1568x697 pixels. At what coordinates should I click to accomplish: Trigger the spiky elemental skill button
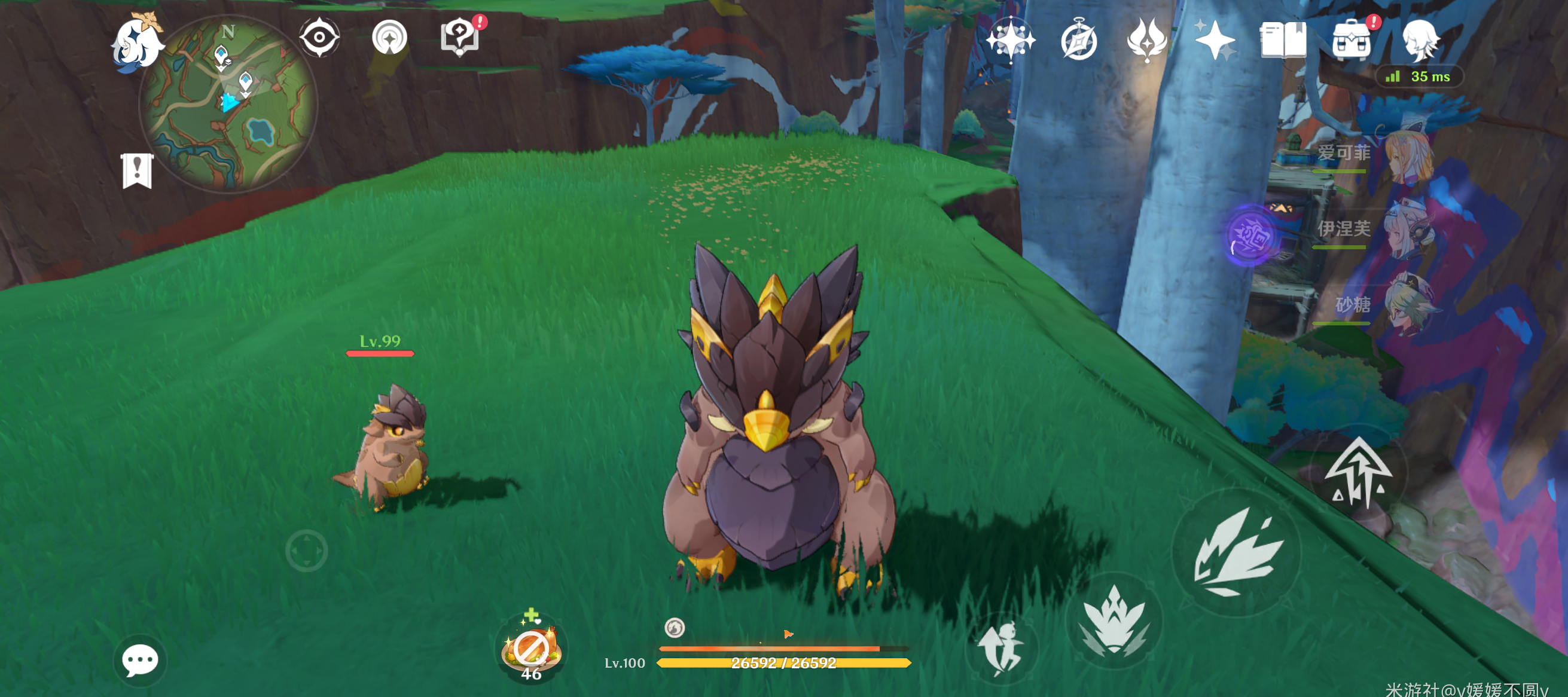(1115, 620)
